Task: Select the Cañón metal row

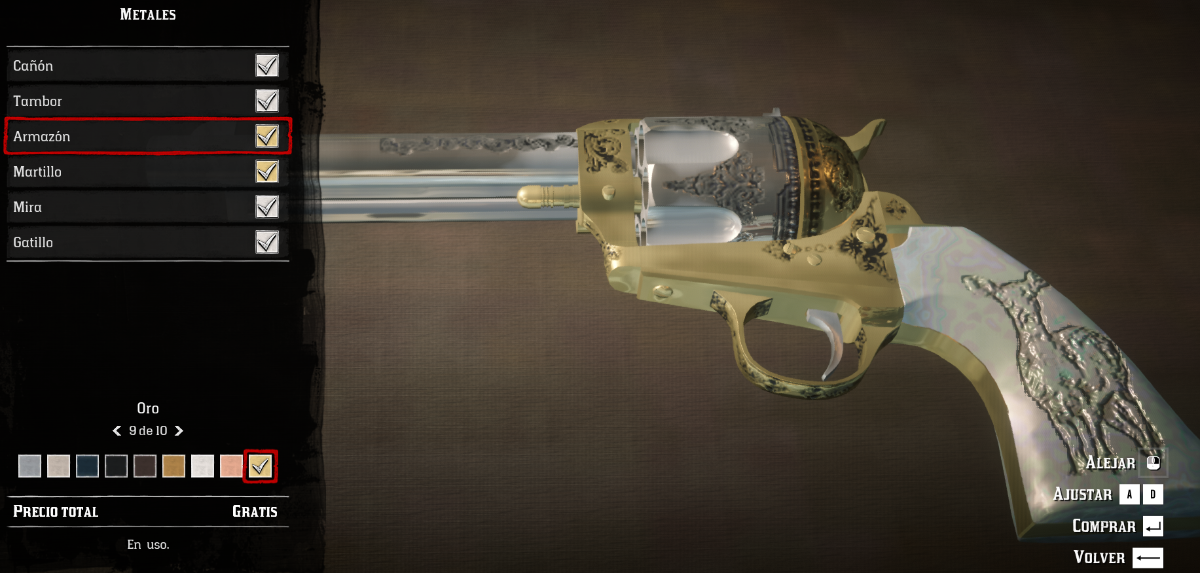Action: [x=147, y=66]
